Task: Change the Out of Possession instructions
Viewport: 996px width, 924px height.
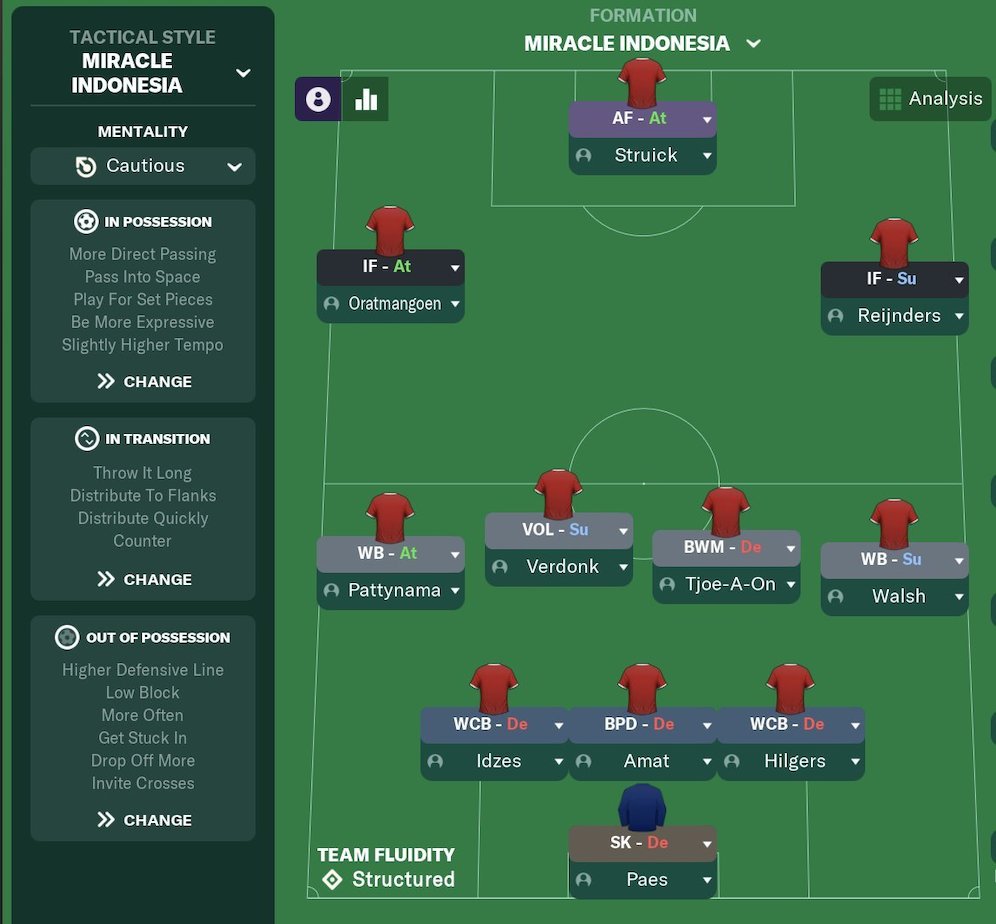Action: tap(143, 820)
